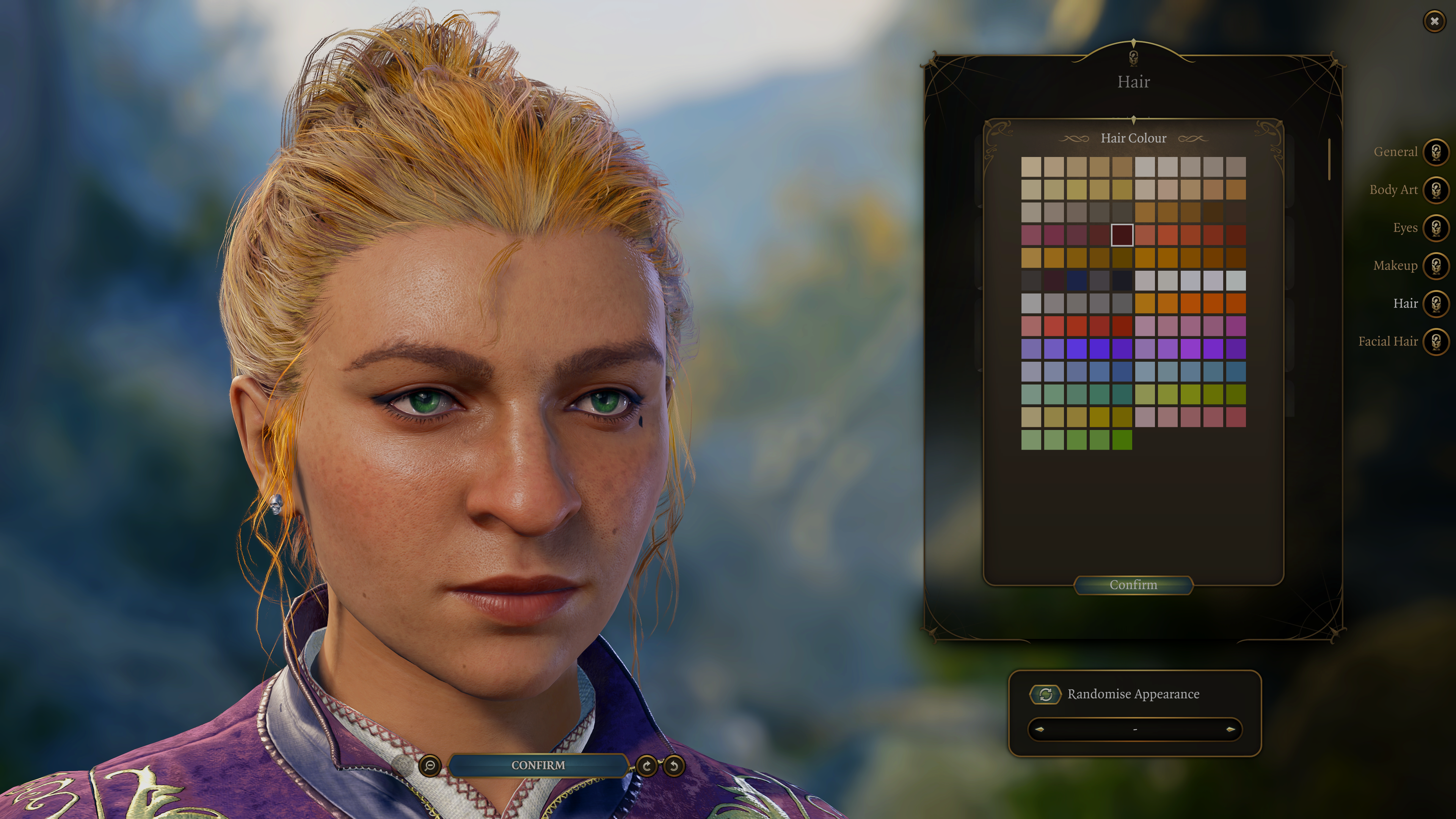Select the Hair tab

[1436, 303]
